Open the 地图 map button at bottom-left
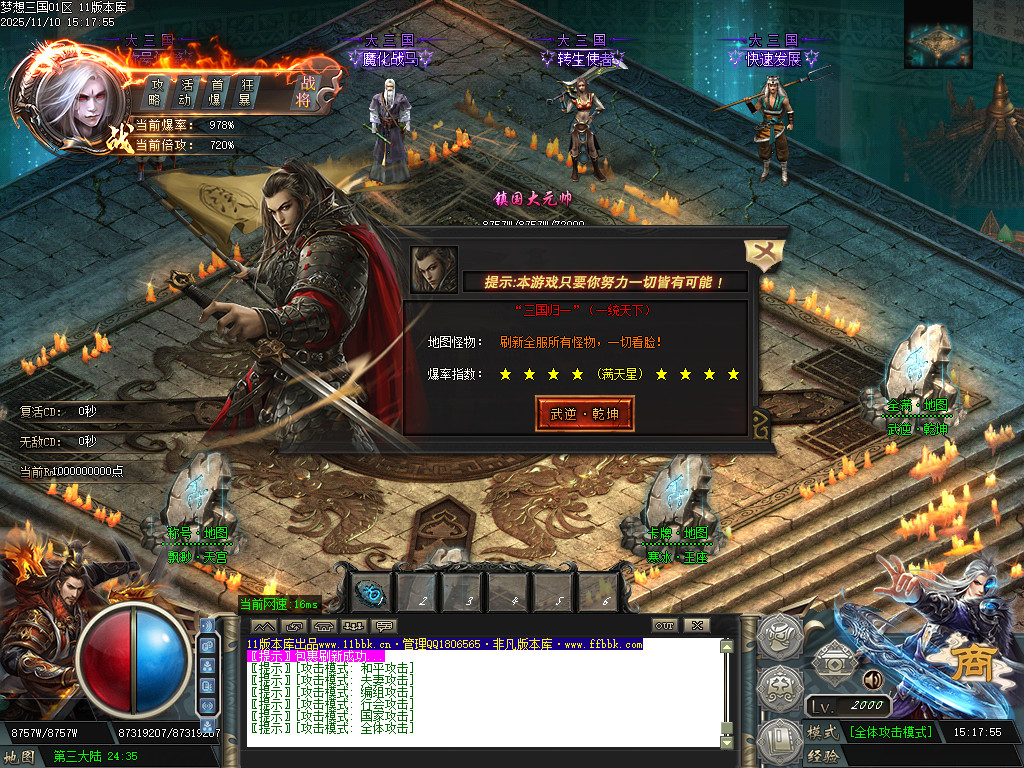 pyautogui.click(x=19, y=756)
